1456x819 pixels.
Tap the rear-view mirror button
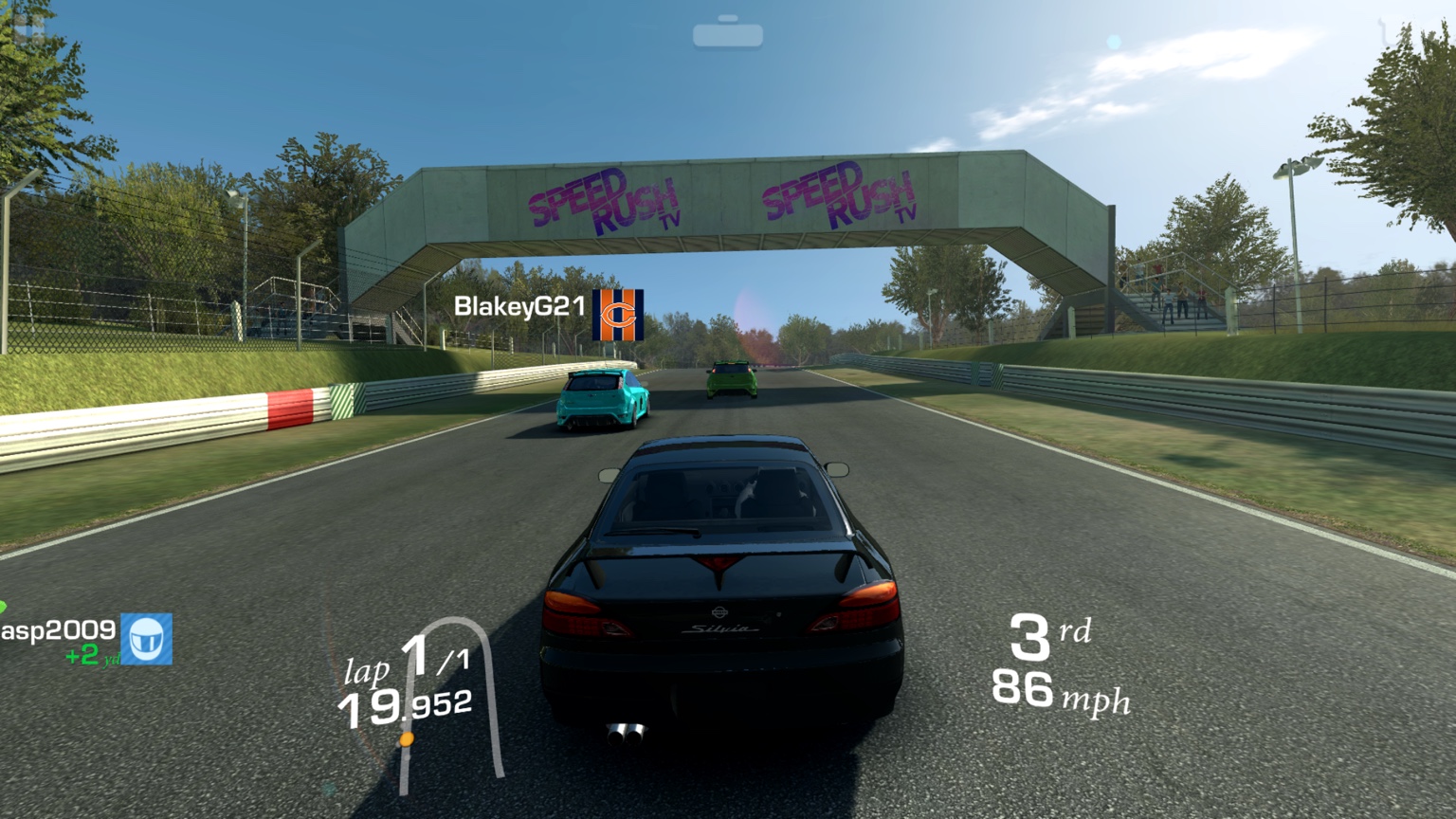click(727, 34)
